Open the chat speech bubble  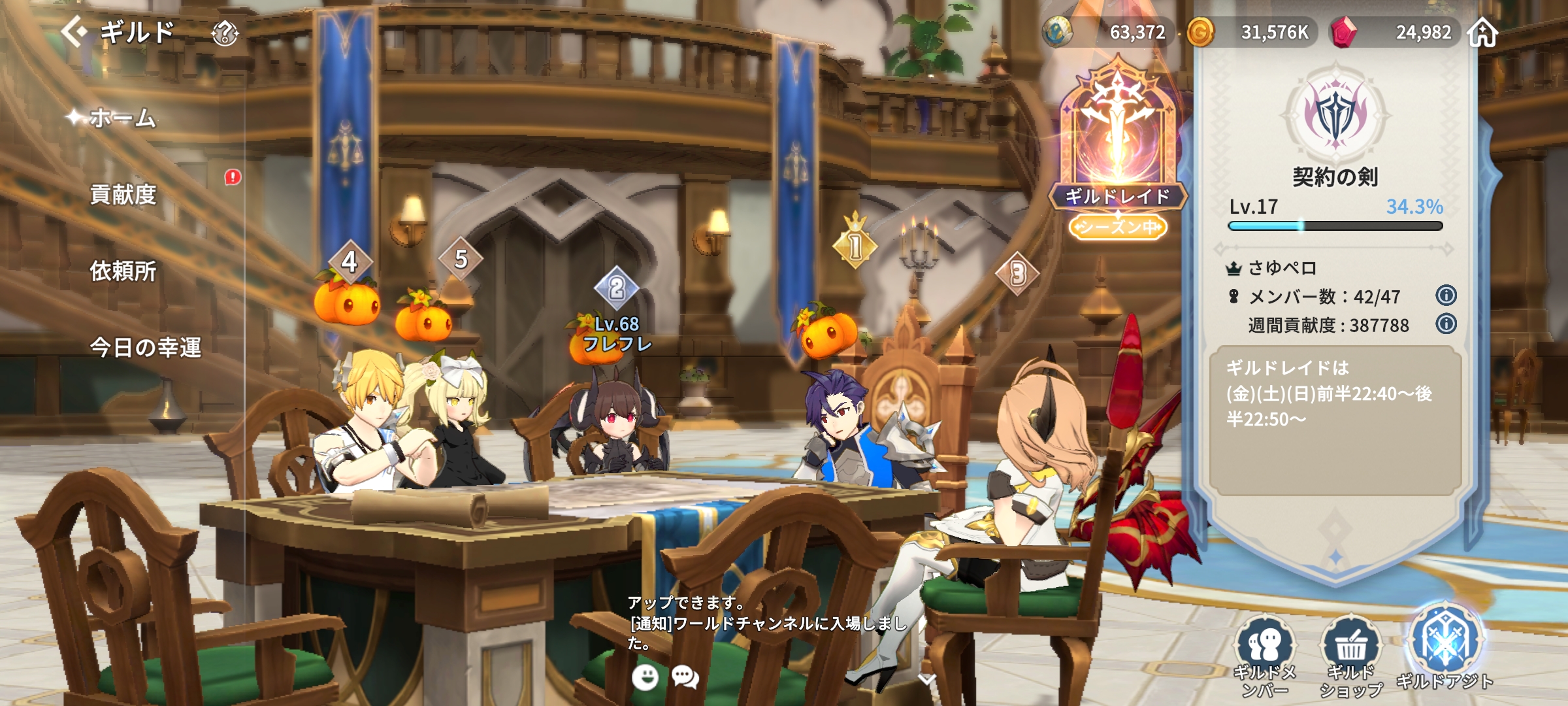[x=685, y=677]
